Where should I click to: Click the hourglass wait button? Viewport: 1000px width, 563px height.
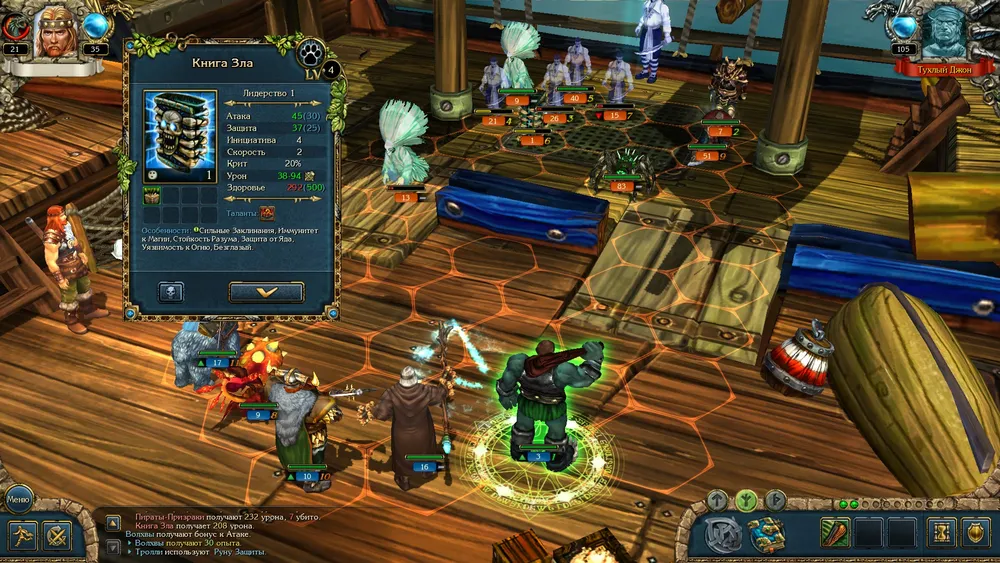(x=941, y=532)
